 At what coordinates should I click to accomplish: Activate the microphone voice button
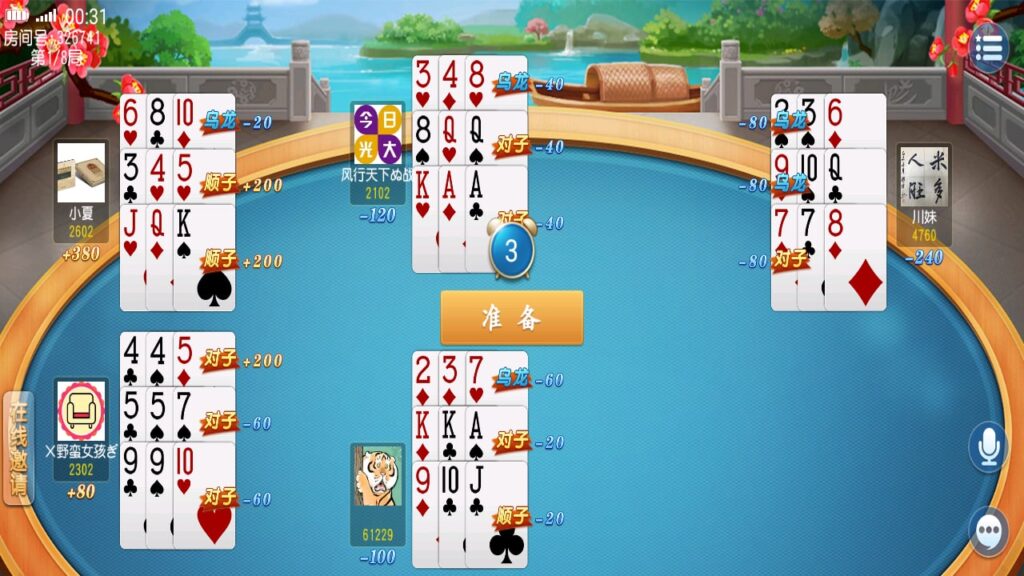click(988, 446)
